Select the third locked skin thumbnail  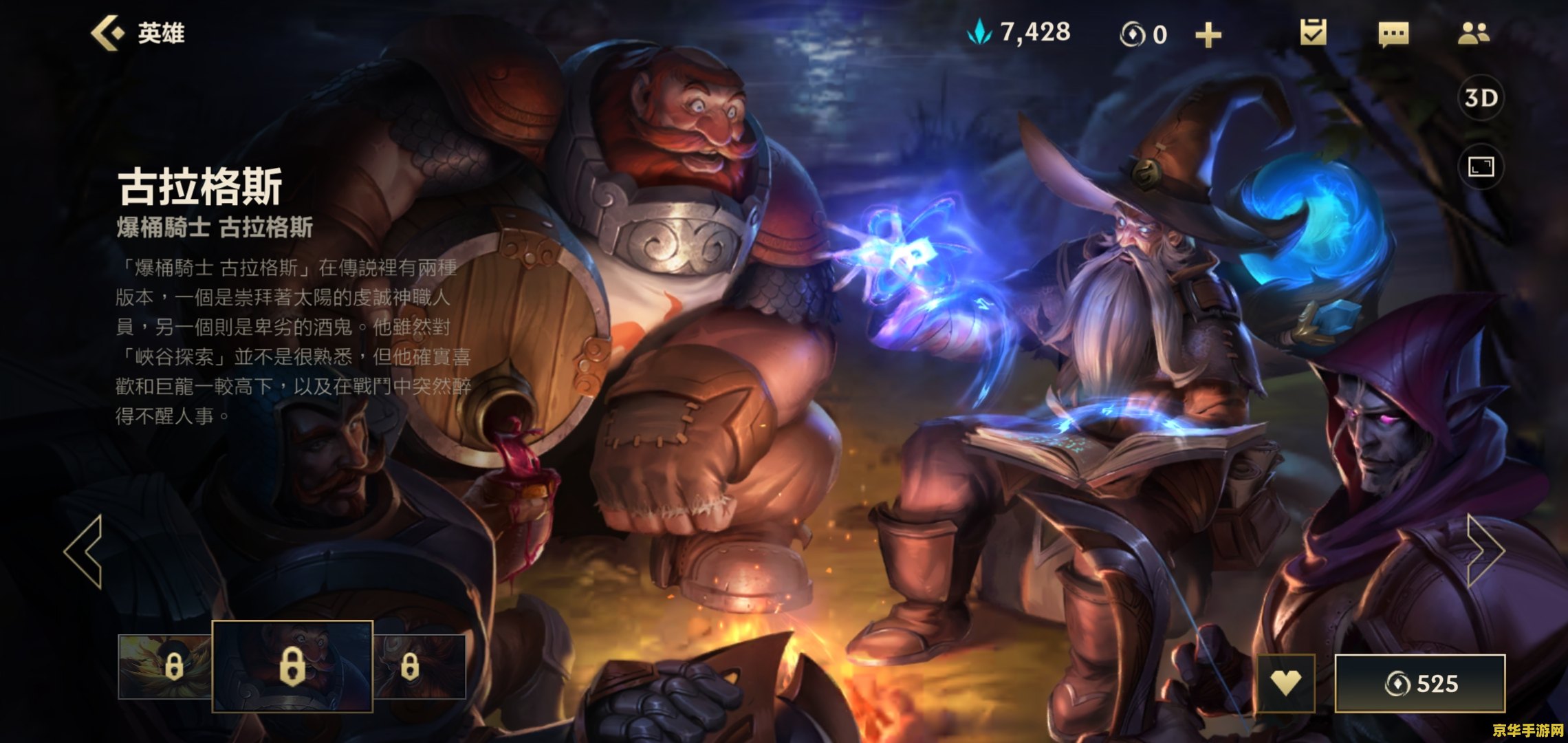pyautogui.click(x=420, y=666)
